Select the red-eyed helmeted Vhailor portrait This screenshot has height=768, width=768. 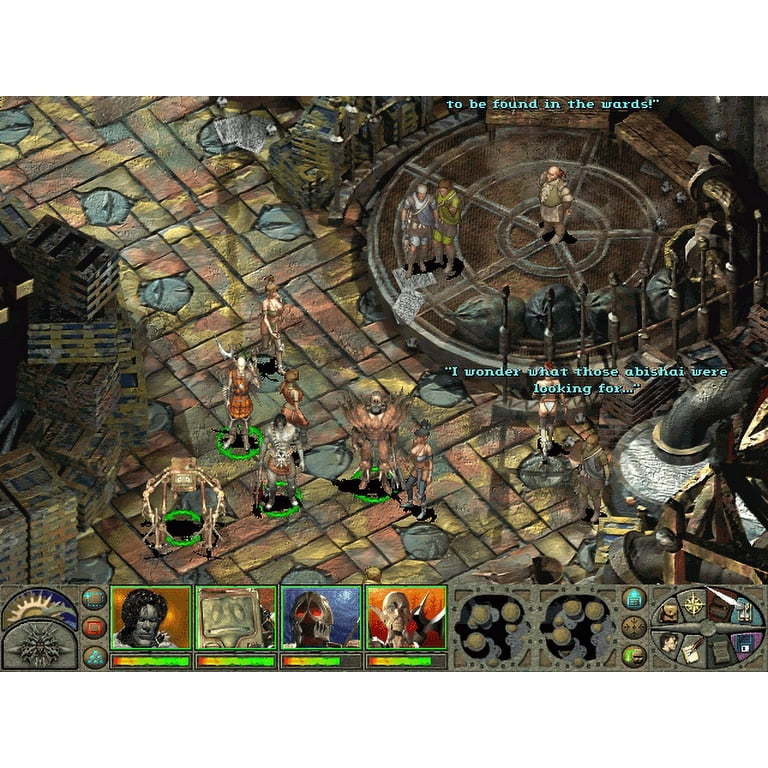click(320, 618)
